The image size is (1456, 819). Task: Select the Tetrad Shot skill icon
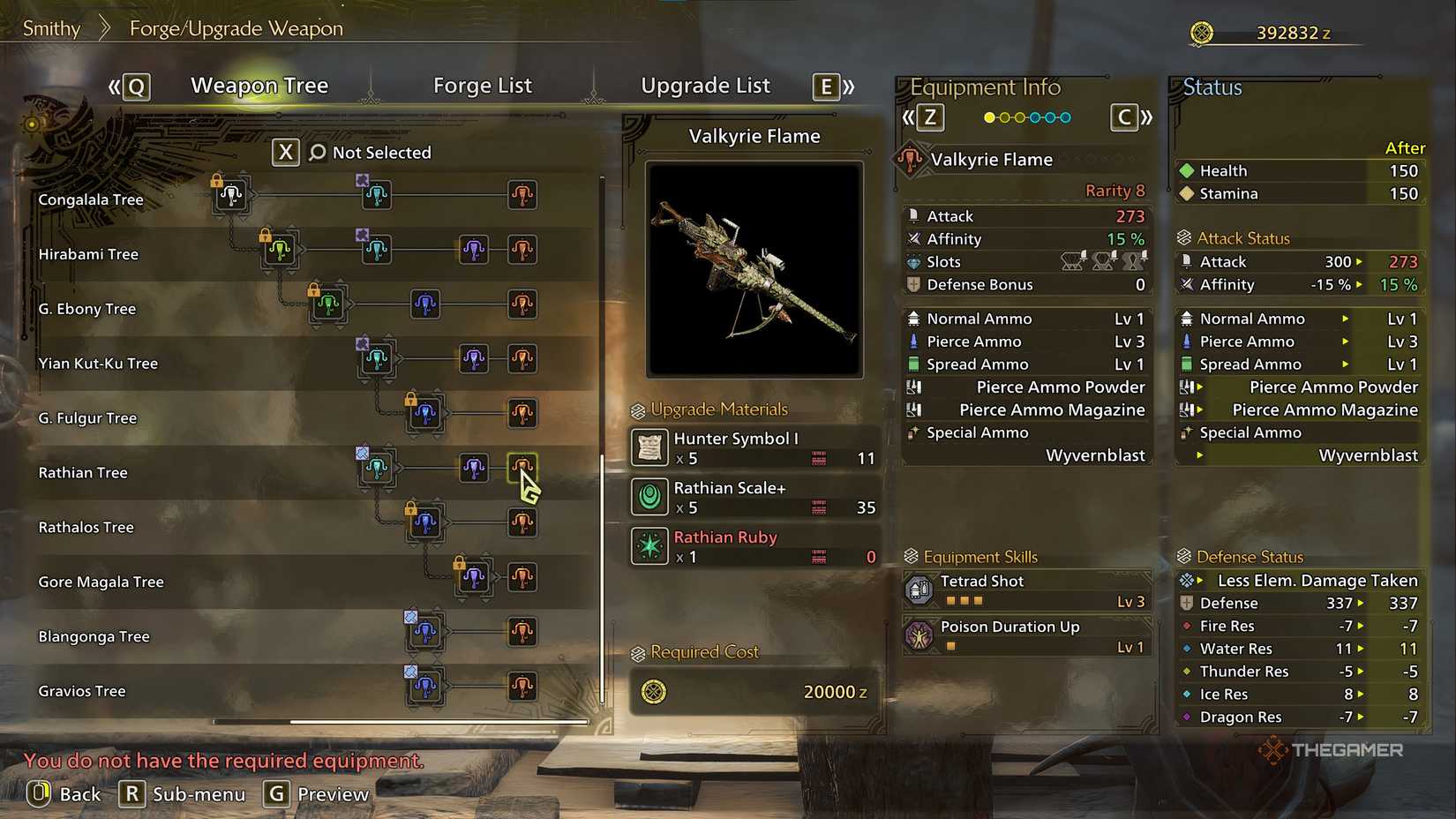pos(920,590)
